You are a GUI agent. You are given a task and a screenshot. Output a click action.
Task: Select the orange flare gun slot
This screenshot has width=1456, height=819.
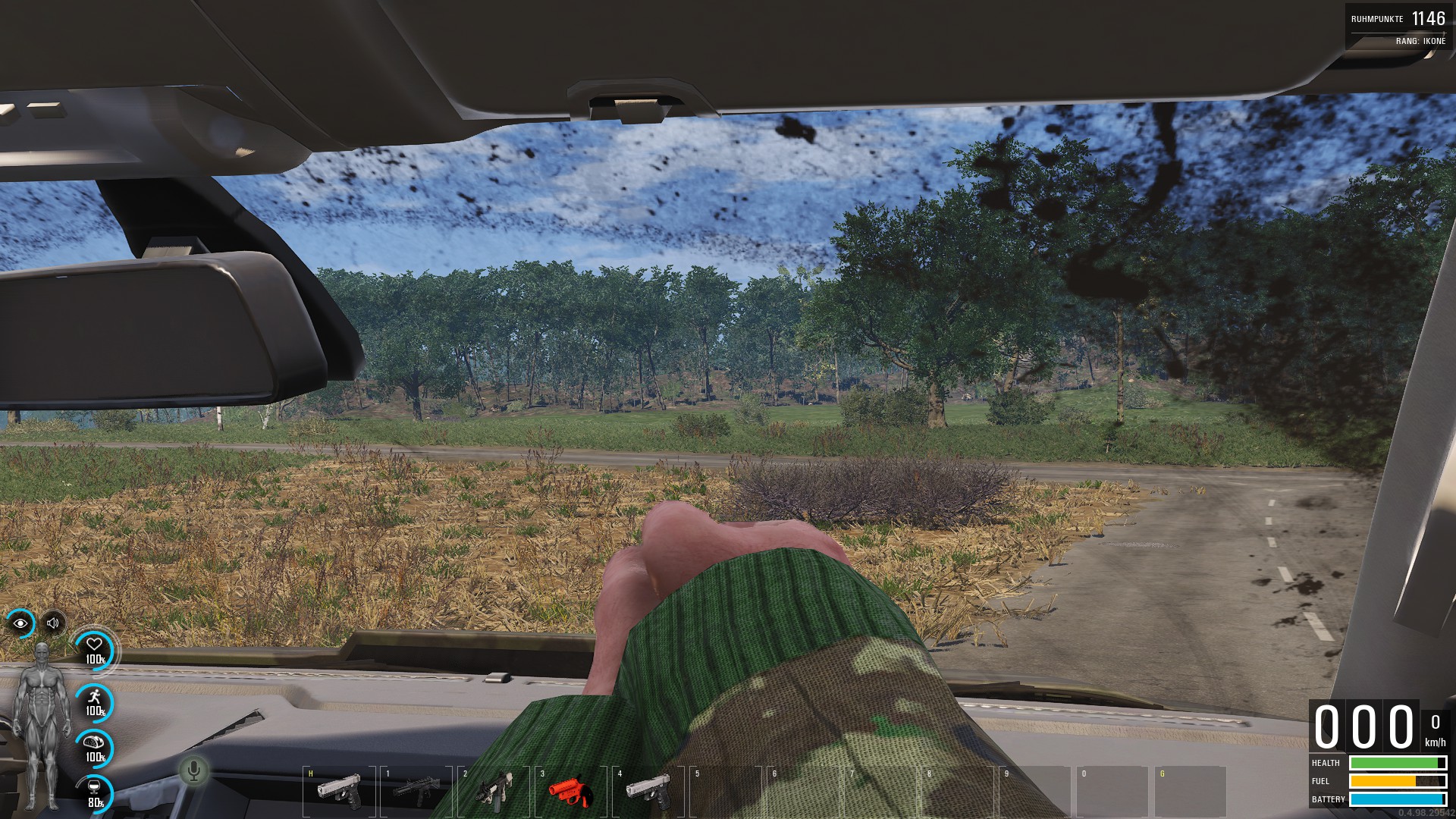tap(570, 790)
